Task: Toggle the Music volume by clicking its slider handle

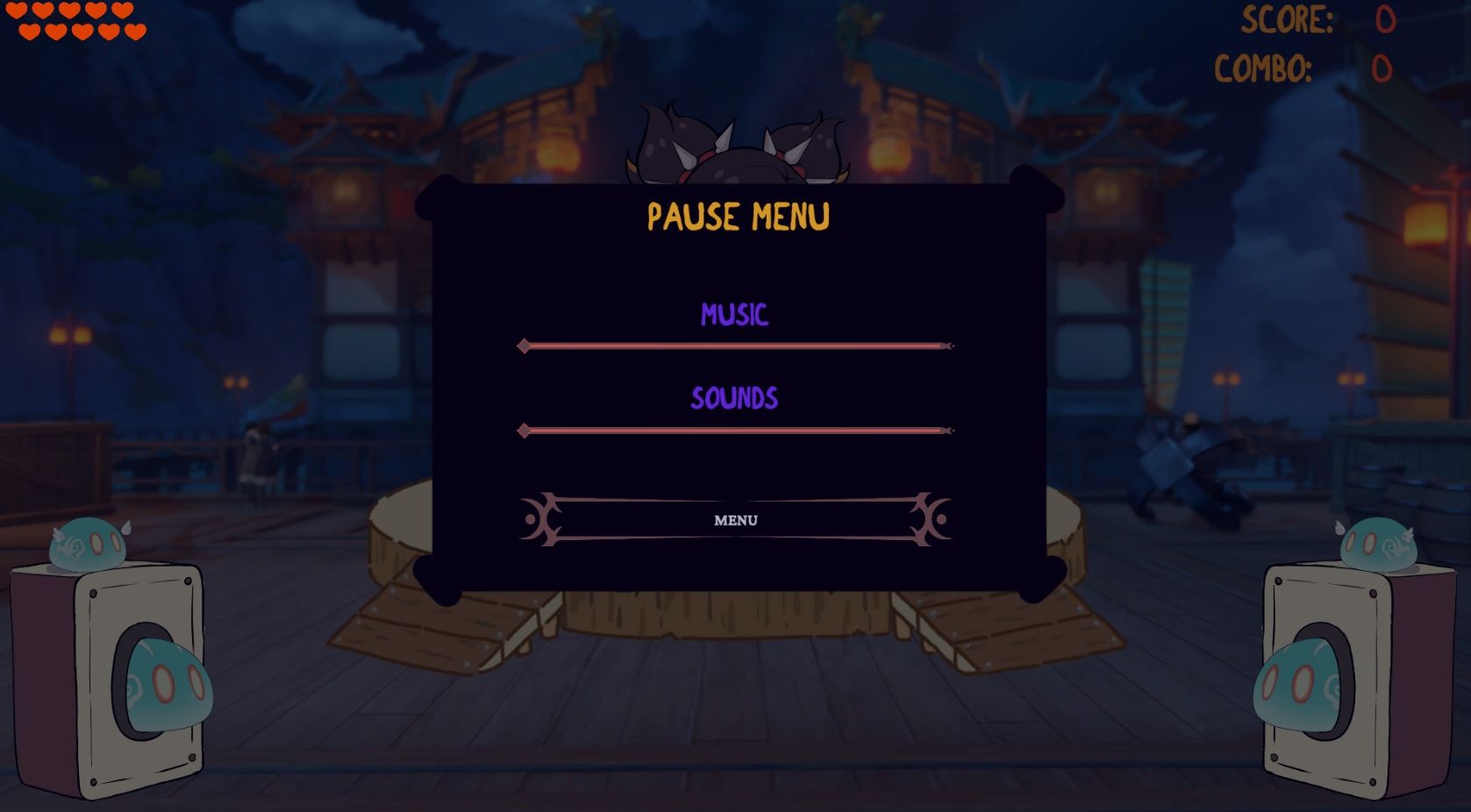Action: coord(526,347)
